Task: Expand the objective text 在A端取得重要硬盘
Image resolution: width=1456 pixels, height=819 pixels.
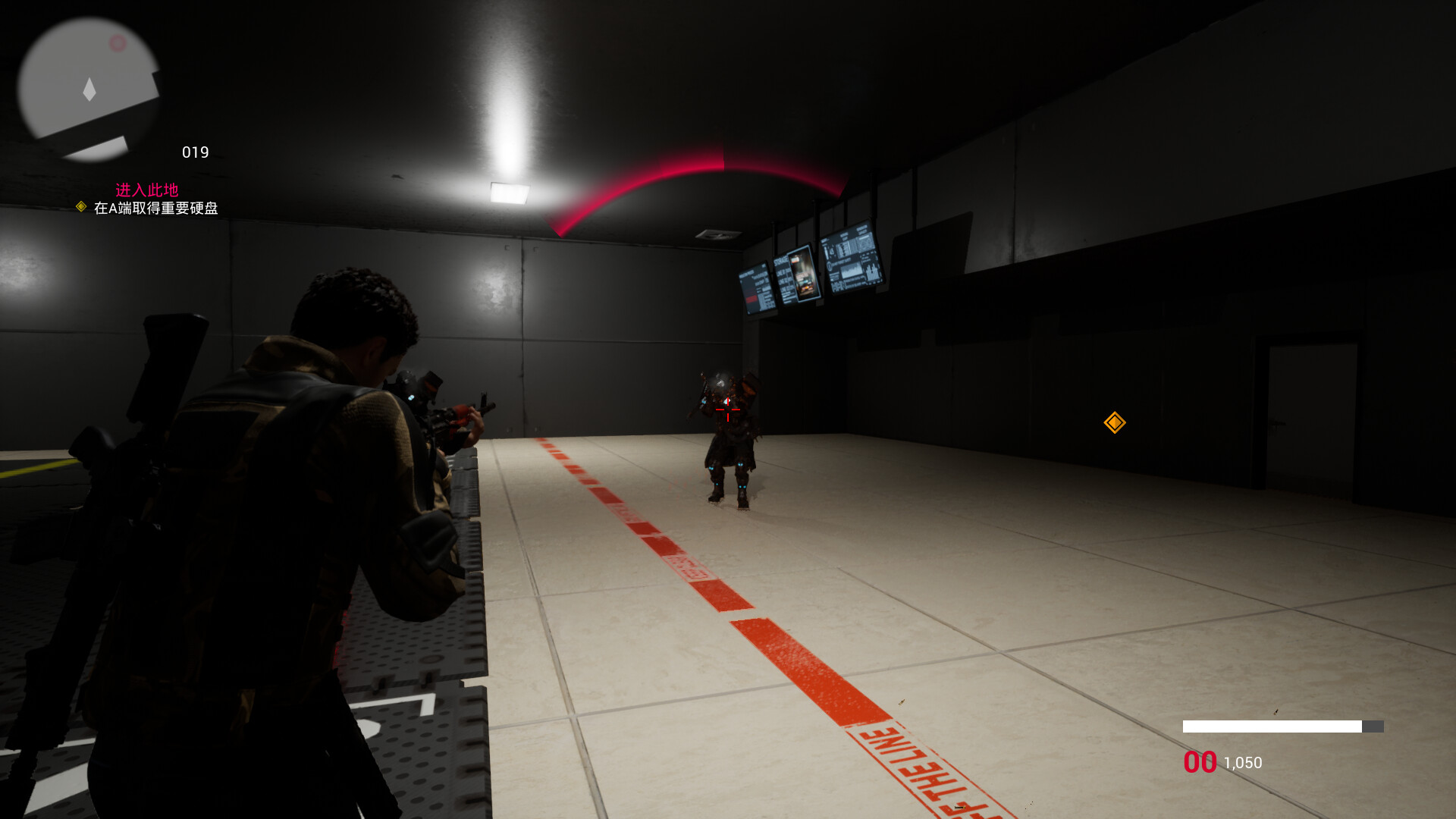Action: coord(155,207)
